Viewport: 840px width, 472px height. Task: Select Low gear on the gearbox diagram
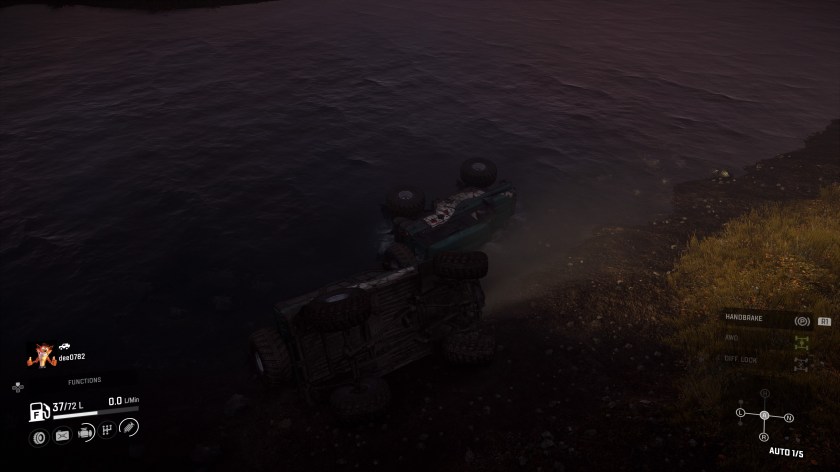(x=741, y=412)
